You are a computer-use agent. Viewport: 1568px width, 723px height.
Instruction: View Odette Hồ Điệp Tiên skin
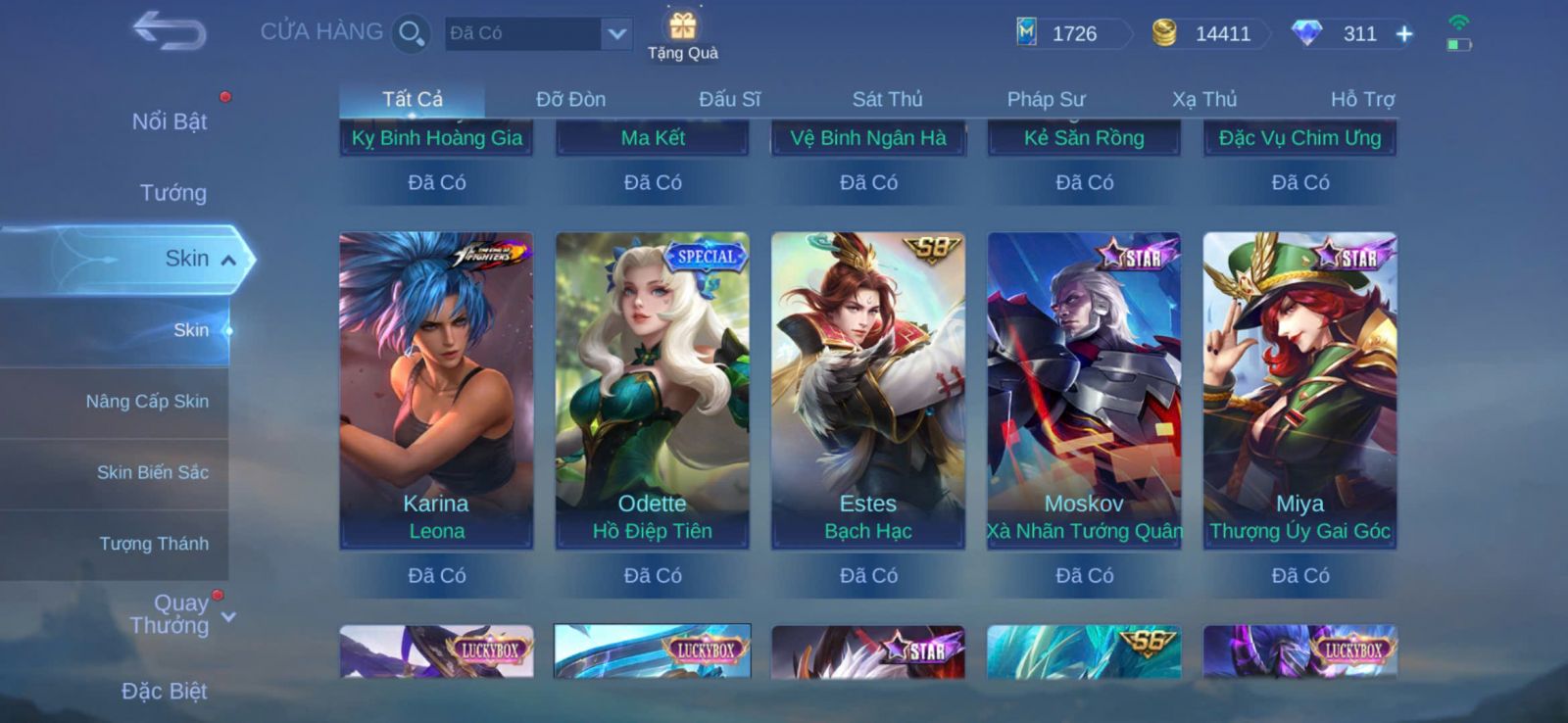tap(653, 390)
